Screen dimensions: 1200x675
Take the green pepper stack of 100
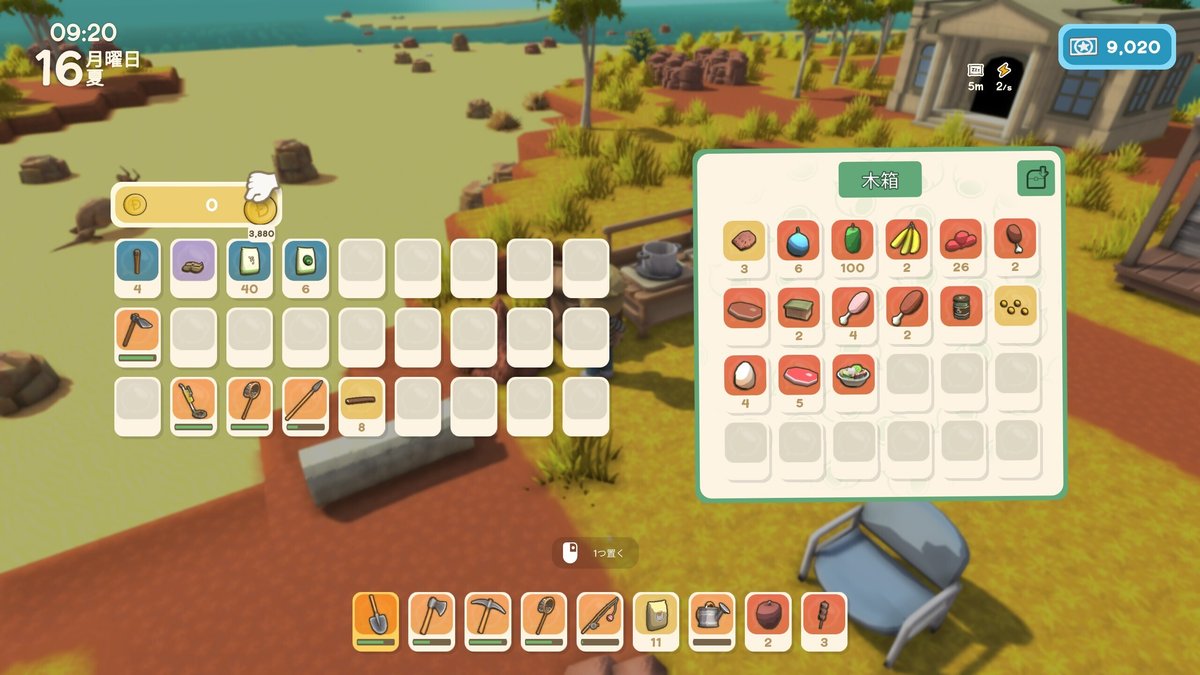coord(852,242)
